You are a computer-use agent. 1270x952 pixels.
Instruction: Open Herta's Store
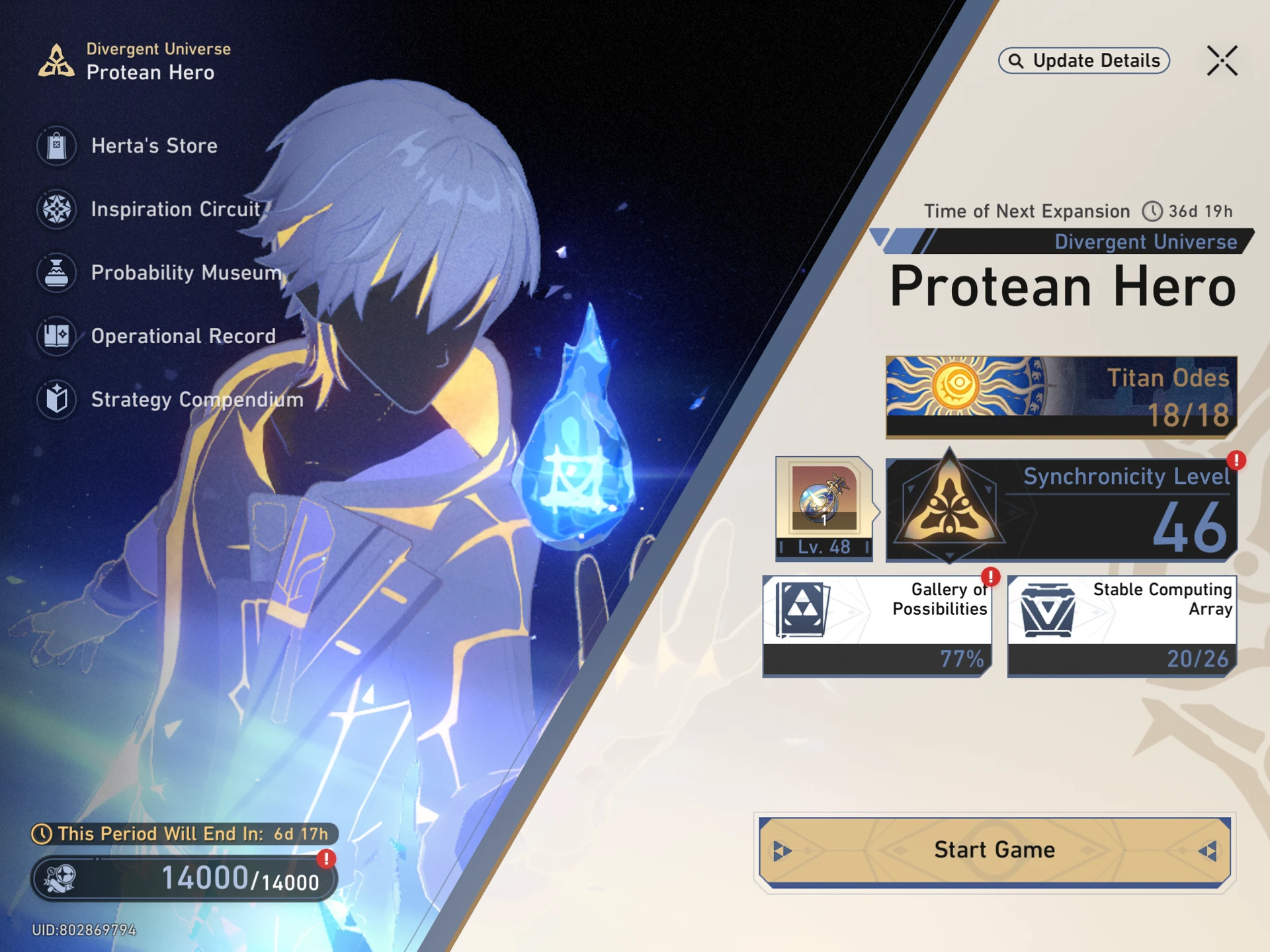tap(153, 145)
